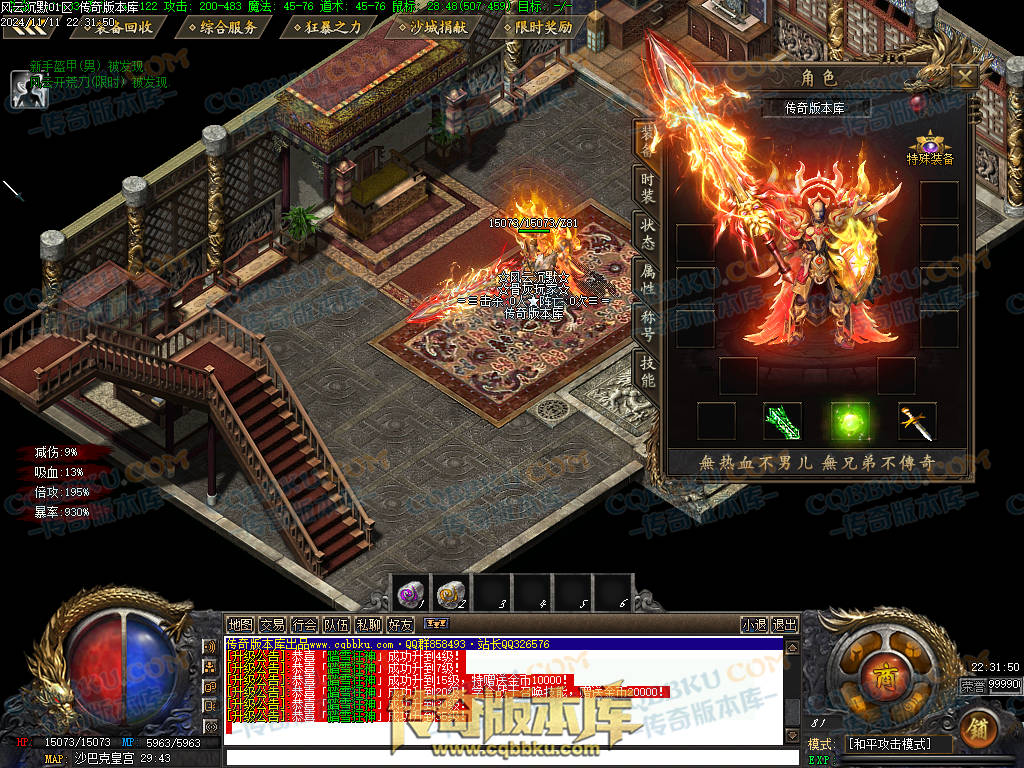Select the glowing green orb equipment slot
Image resolution: width=1024 pixels, height=768 pixels.
pos(850,421)
